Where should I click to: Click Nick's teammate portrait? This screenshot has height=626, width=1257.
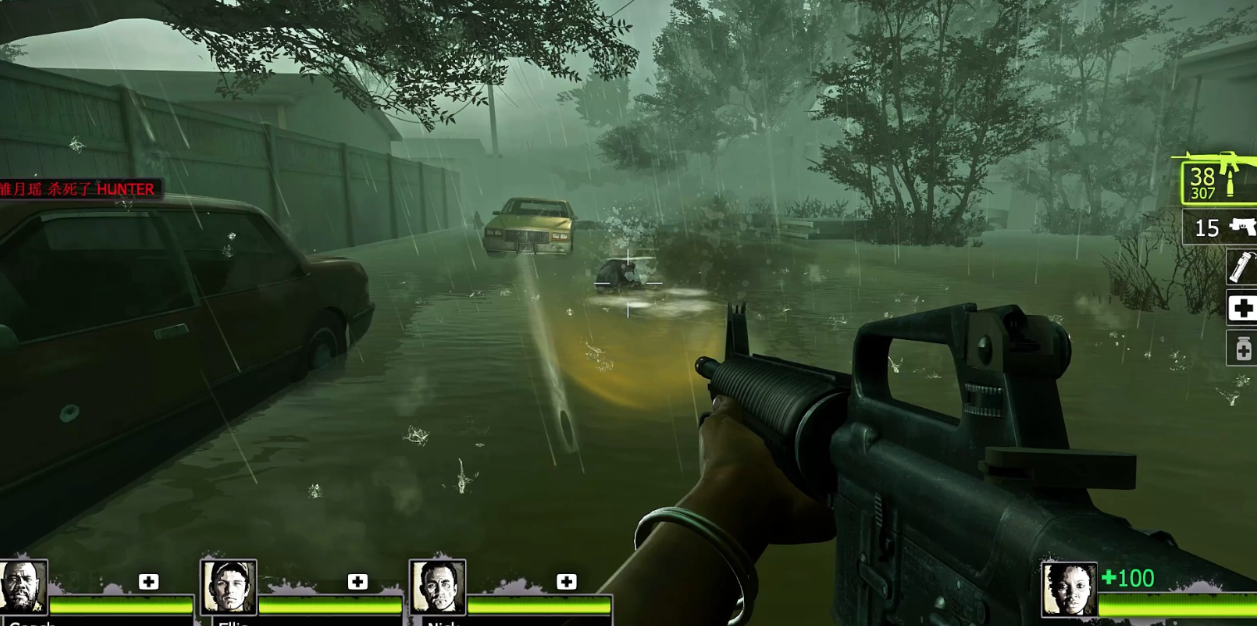[x=438, y=586]
